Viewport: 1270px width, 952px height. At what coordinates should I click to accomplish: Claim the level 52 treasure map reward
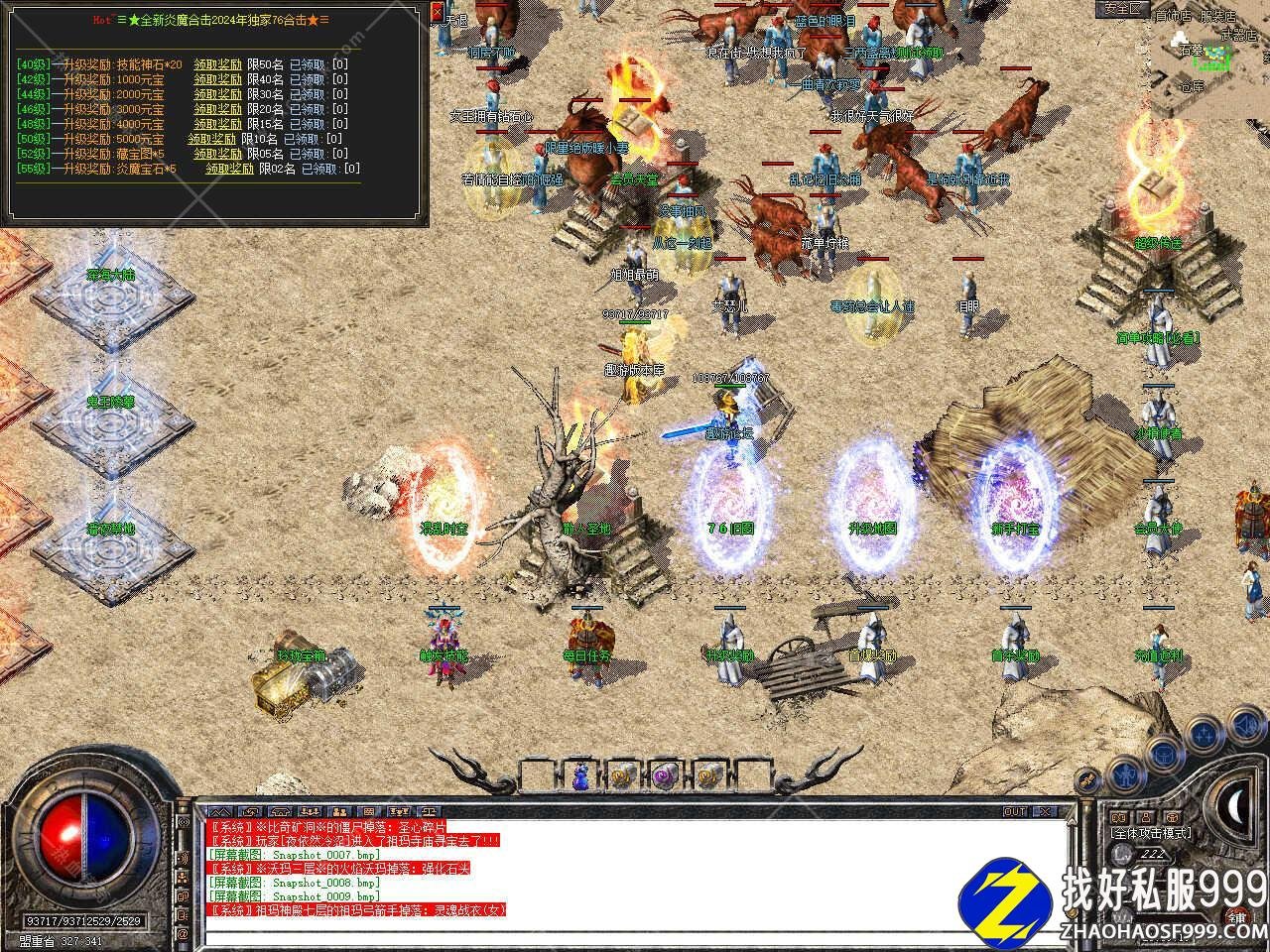coord(217,154)
